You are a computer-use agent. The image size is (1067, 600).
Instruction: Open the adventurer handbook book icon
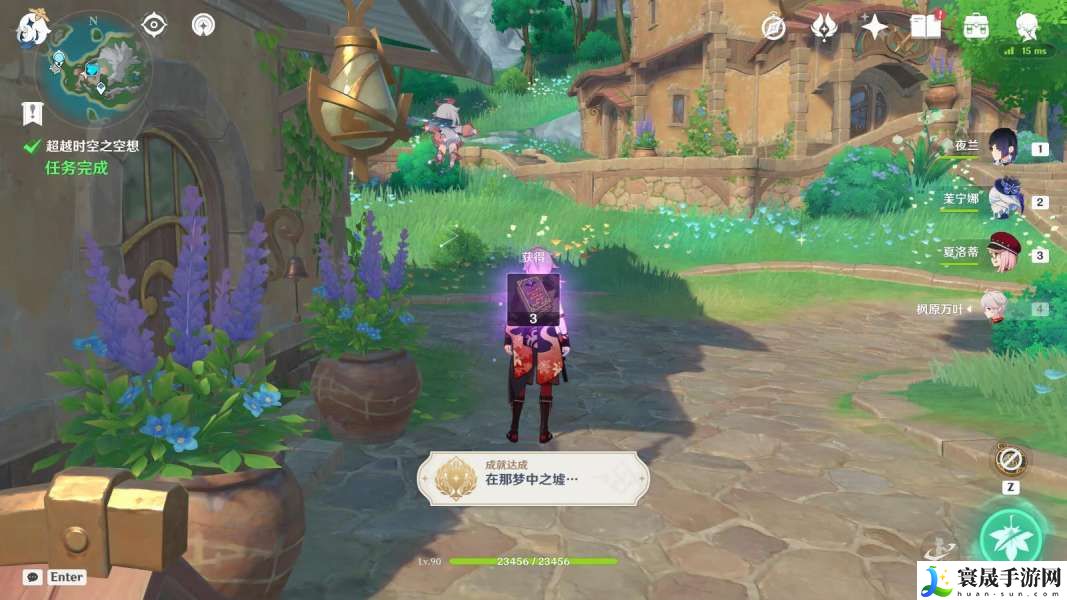point(925,27)
